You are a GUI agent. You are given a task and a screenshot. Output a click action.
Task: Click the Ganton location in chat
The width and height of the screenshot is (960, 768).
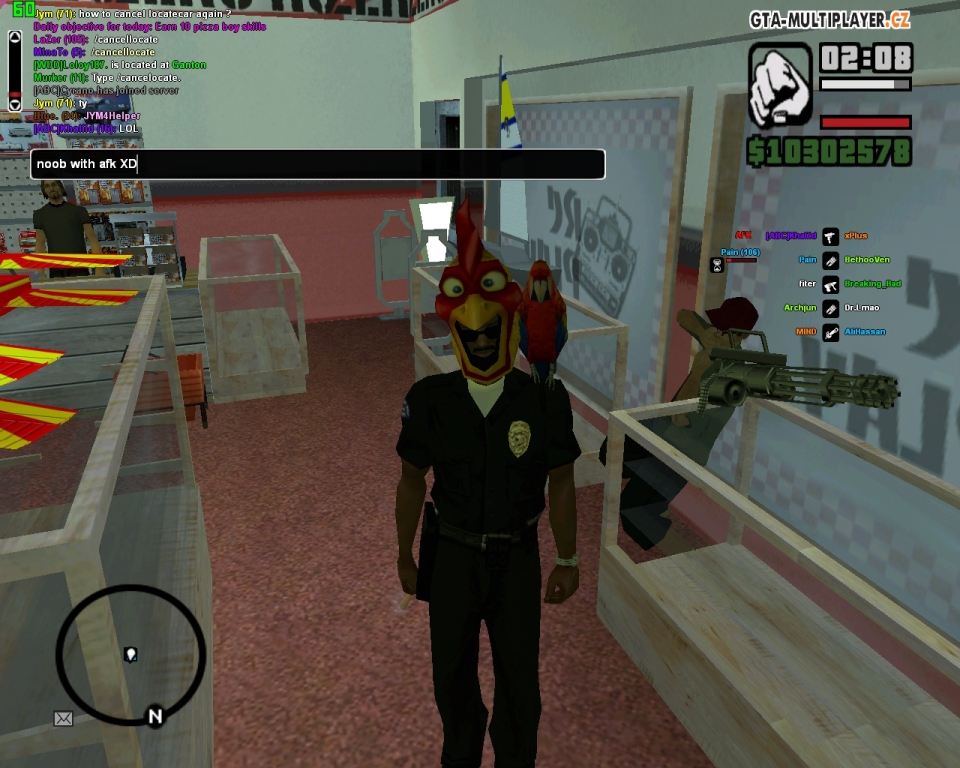[x=188, y=65]
